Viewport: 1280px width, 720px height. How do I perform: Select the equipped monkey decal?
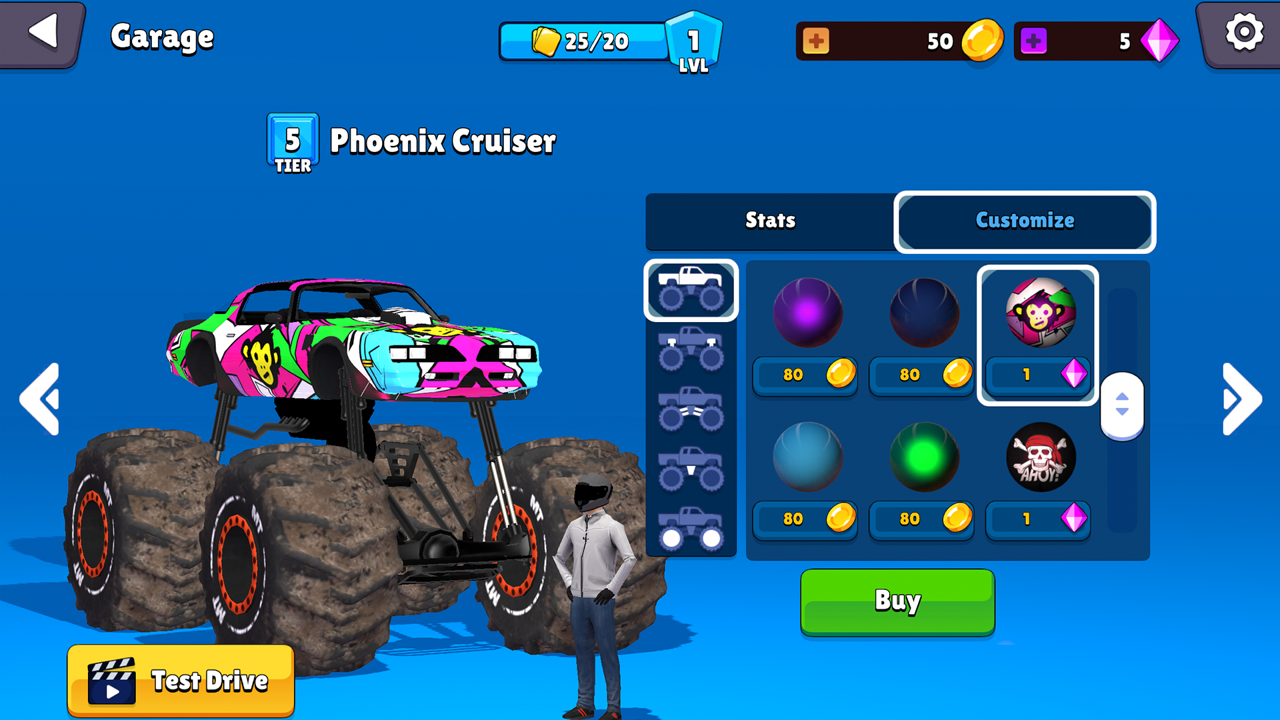click(x=1038, y=313)
